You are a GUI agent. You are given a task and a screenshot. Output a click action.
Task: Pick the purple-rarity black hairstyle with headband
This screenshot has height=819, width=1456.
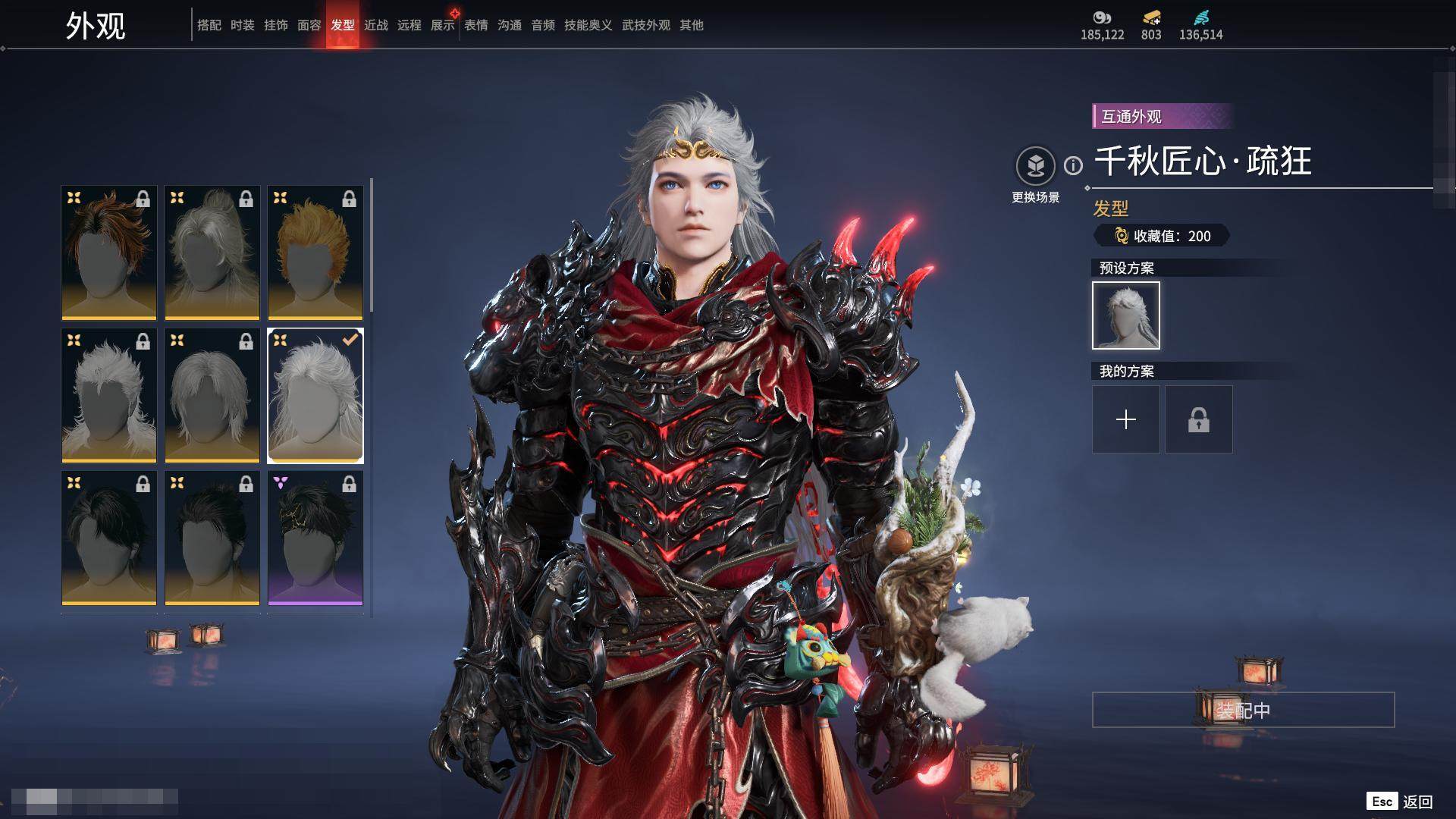tap(315, 538)
